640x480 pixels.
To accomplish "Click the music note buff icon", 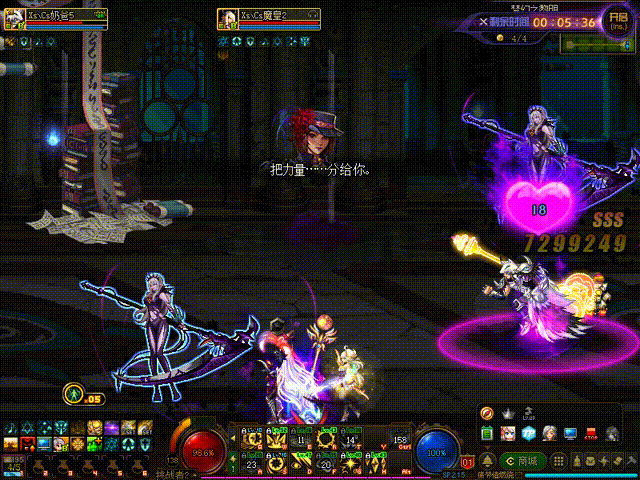I will pos(10,428).
